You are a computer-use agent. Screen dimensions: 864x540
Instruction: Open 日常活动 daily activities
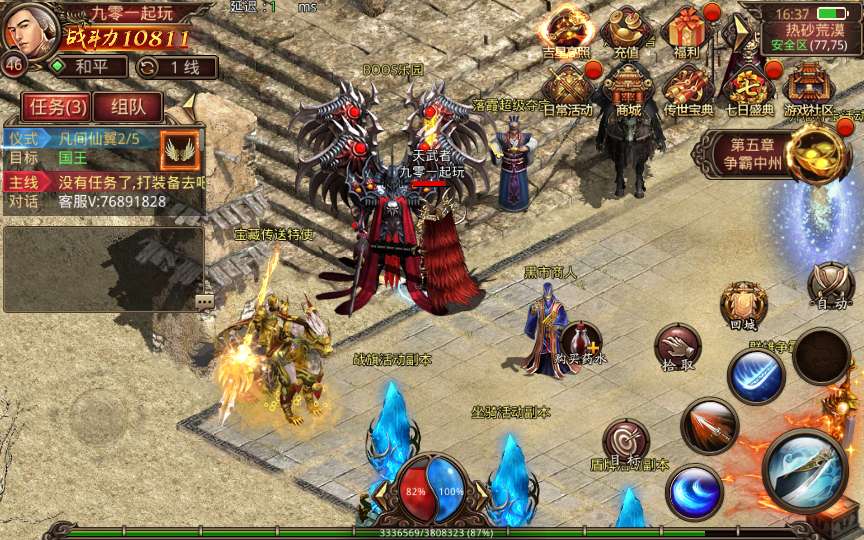point(568,88)
